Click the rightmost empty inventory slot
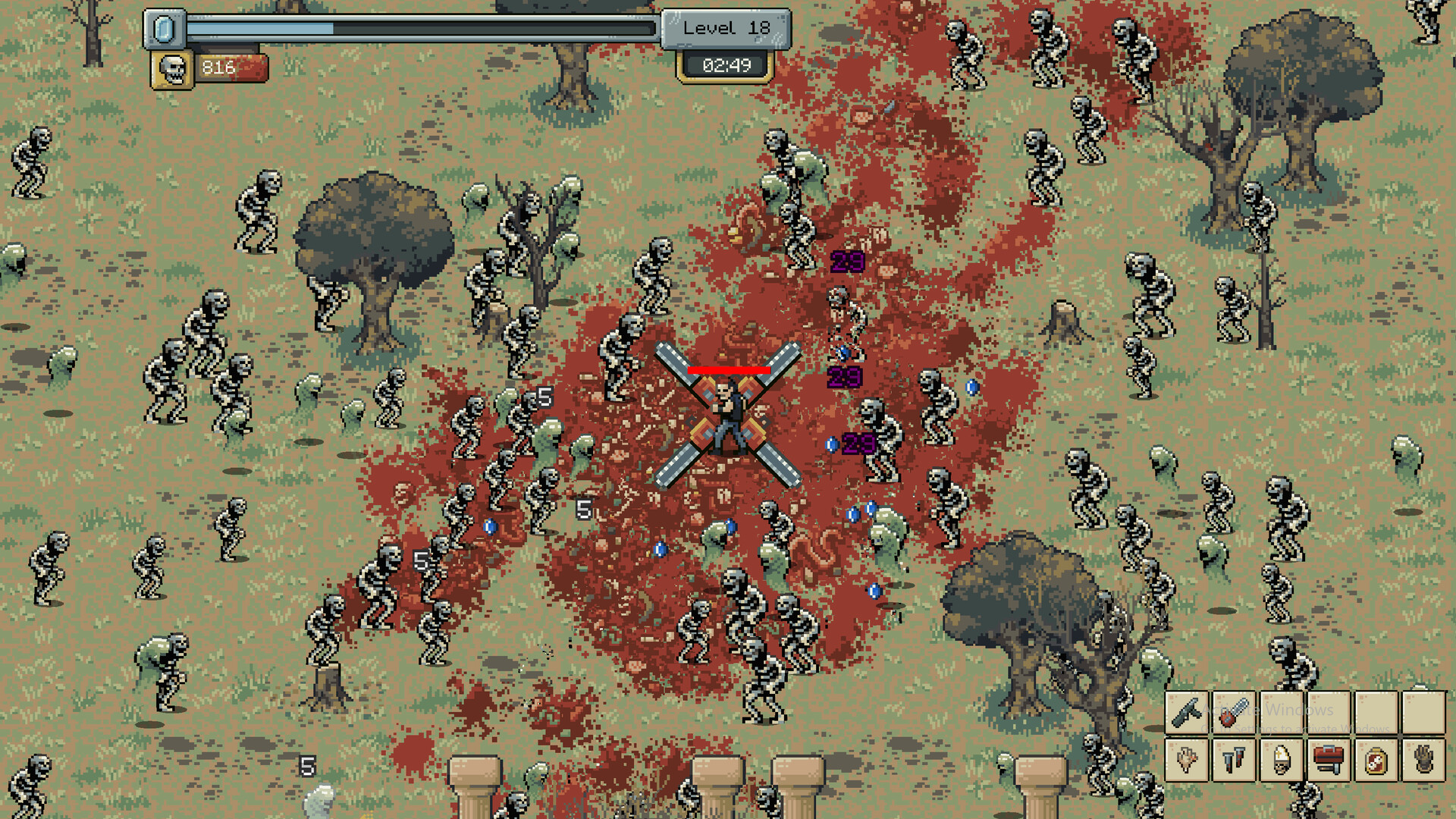The width and height of the screenshot is (1456, 819). (1424, 714)
